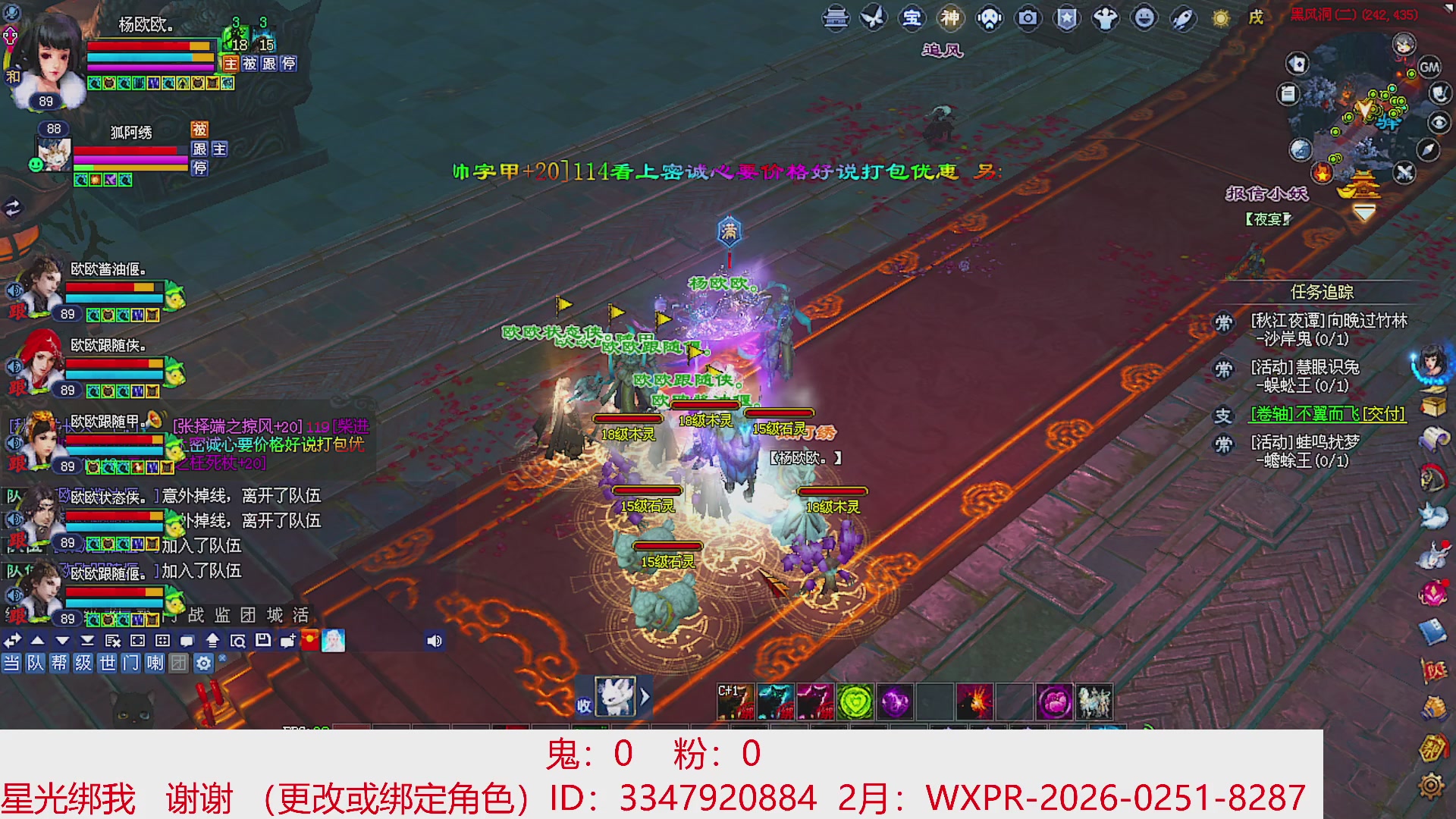The image size is (1456, 819).
Task: Mute game sound with the speaker icon
Action: pos(435,641)
